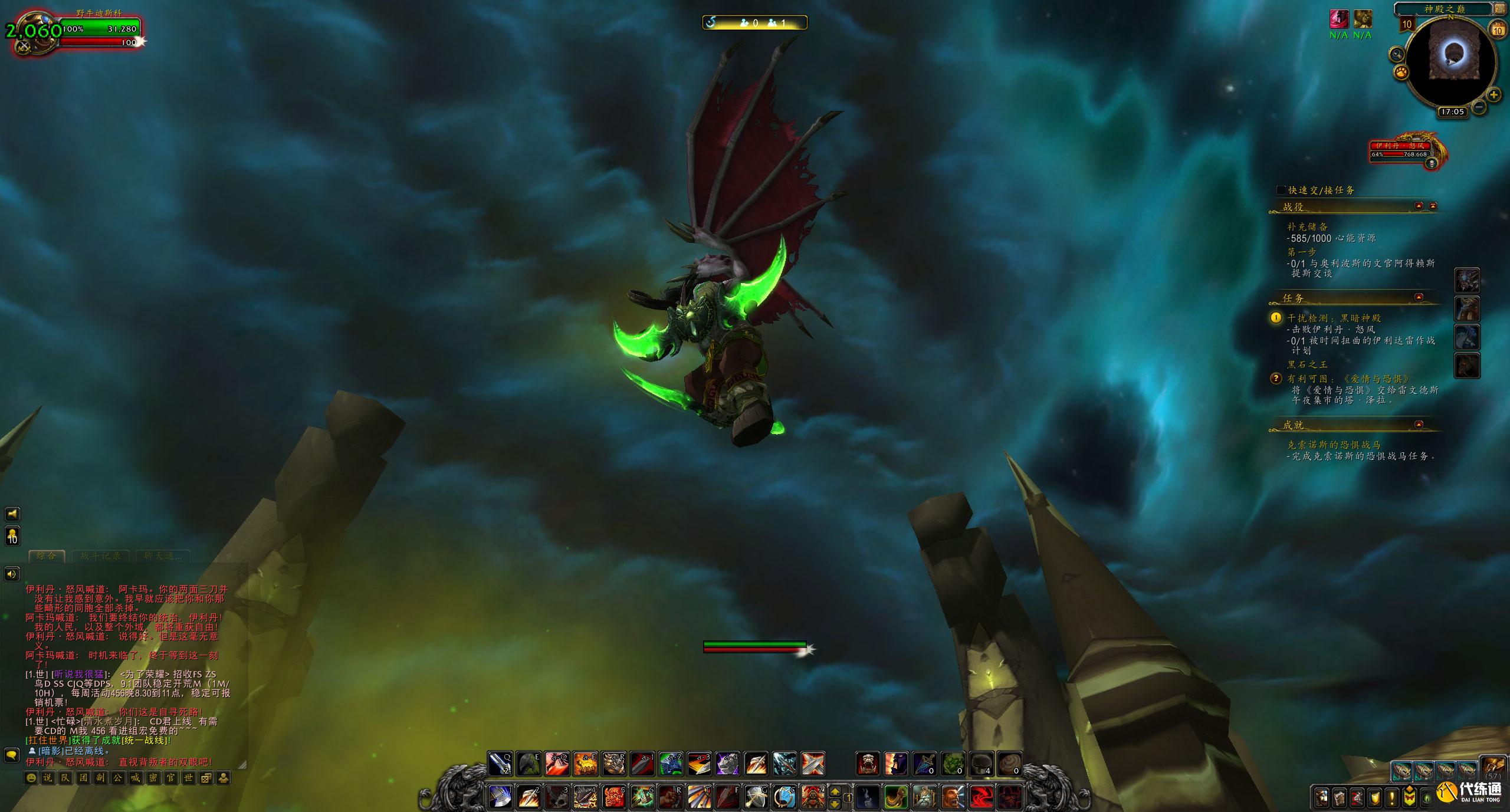Collapse the 任务 quest tracker section

click(1419, 297)
